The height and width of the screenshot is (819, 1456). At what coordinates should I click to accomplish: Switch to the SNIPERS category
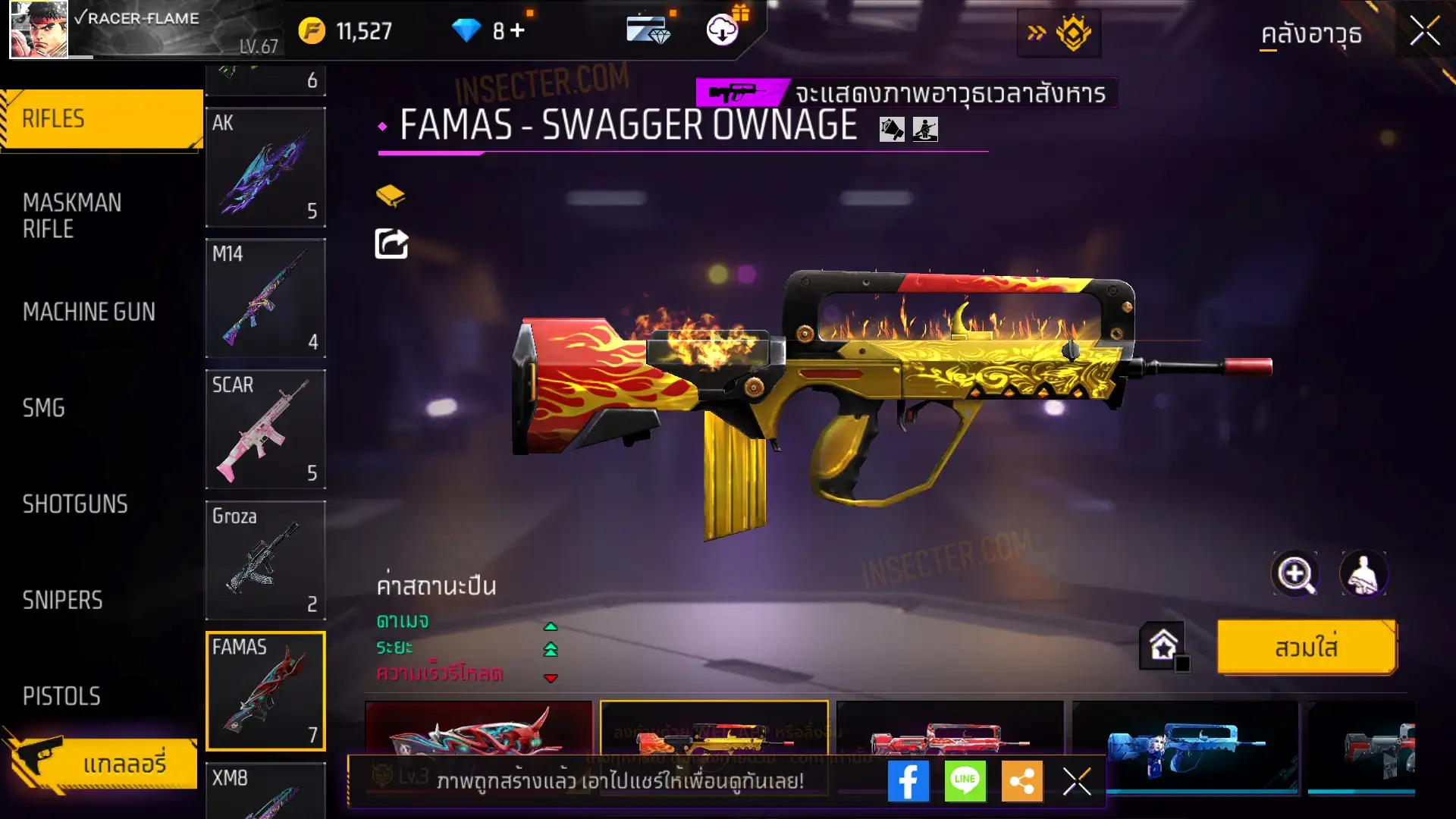pos(62,601)
